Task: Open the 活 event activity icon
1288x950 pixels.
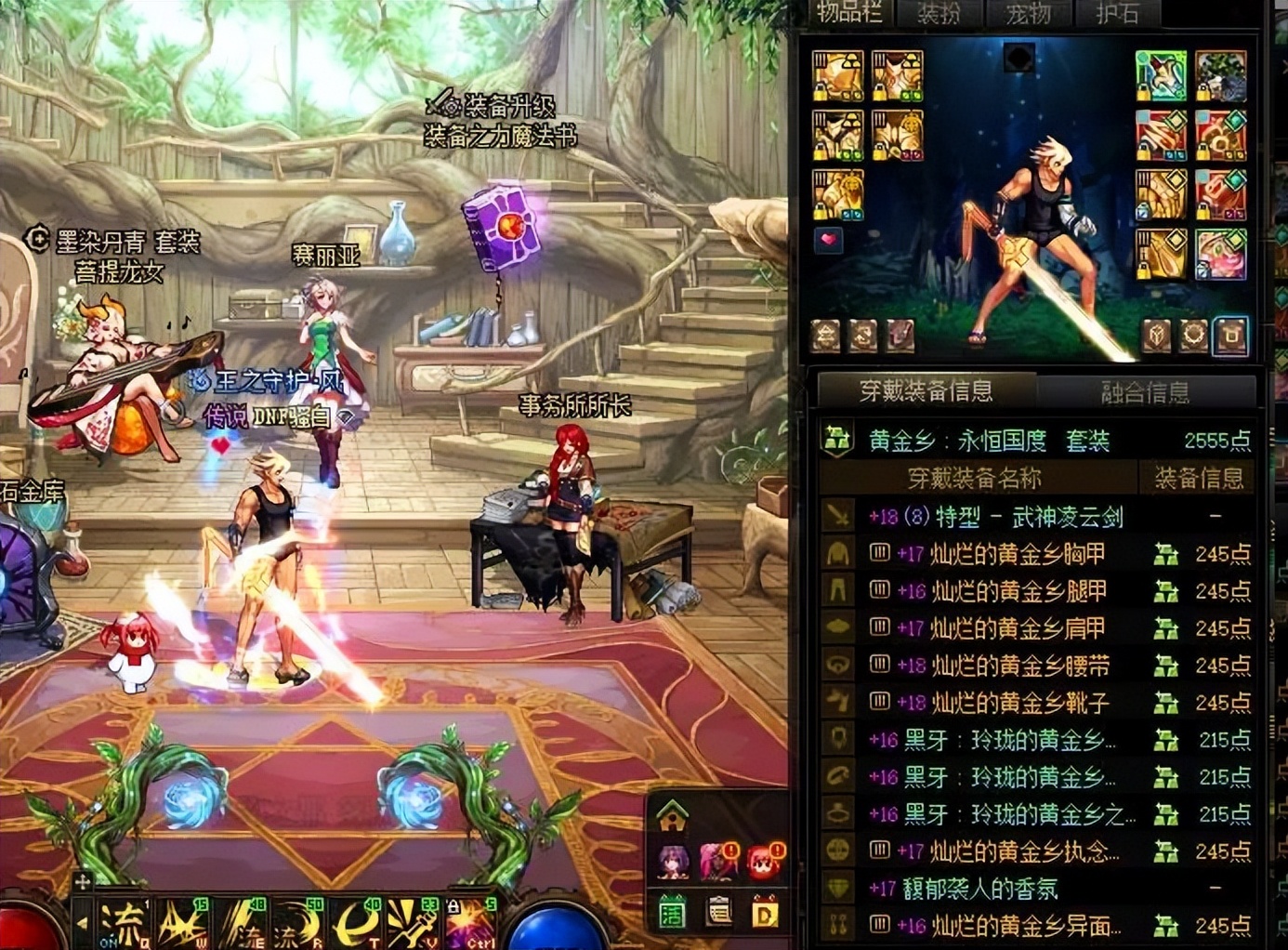Action: (671, 912)
